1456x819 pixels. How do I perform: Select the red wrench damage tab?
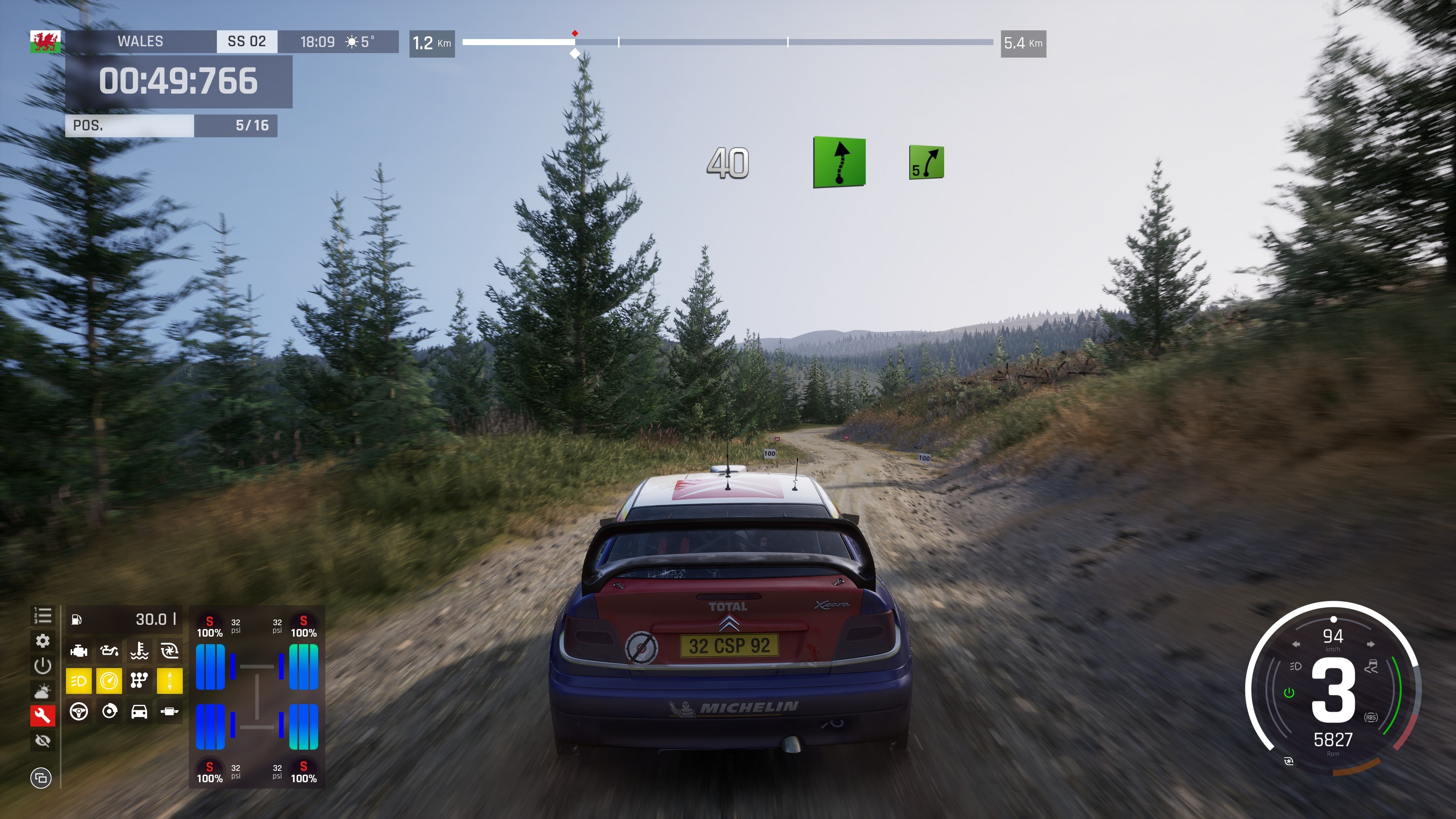pyautogui.click(x=42, y=716)
